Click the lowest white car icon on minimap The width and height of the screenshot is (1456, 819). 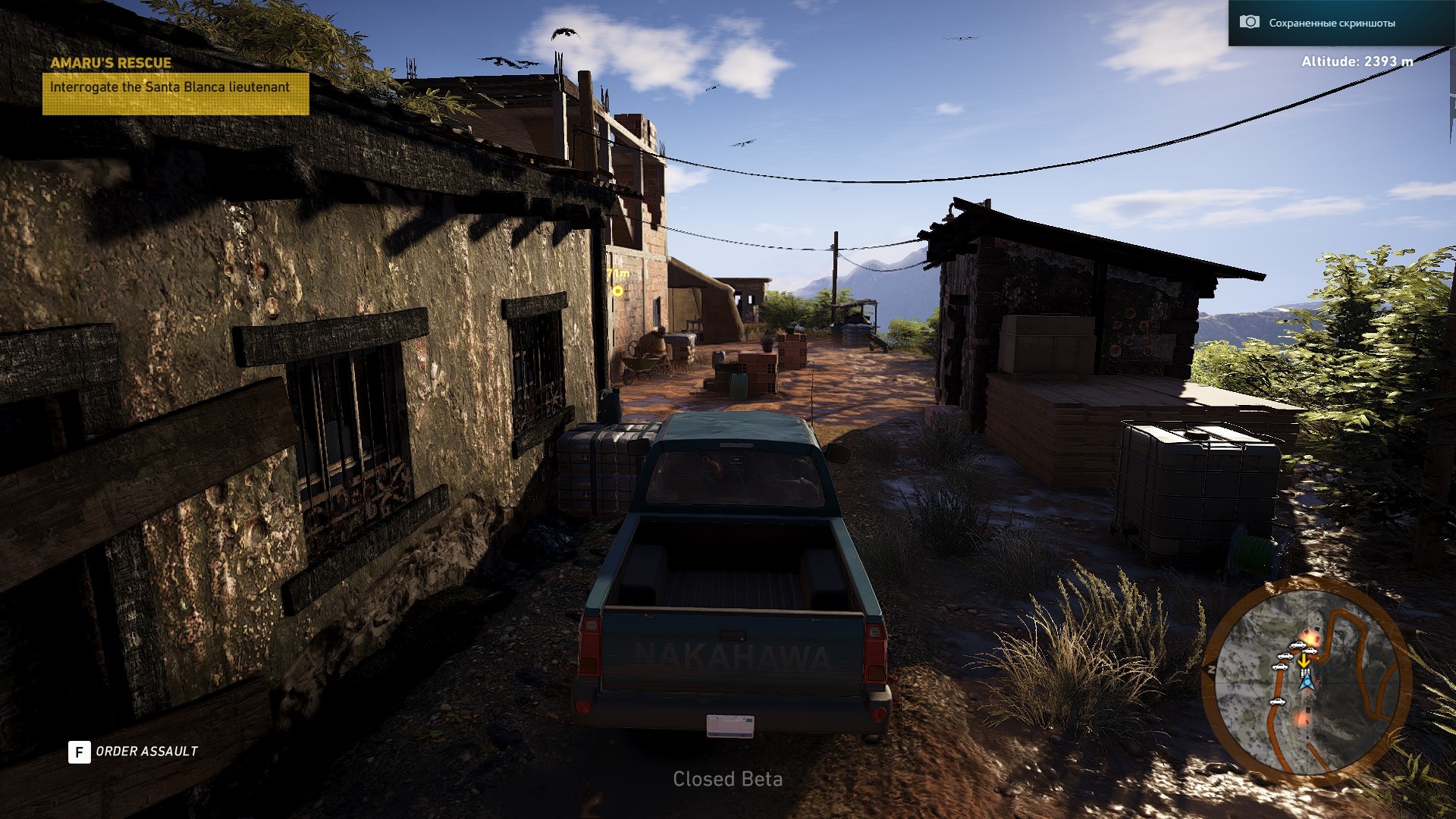(1277, 702)
